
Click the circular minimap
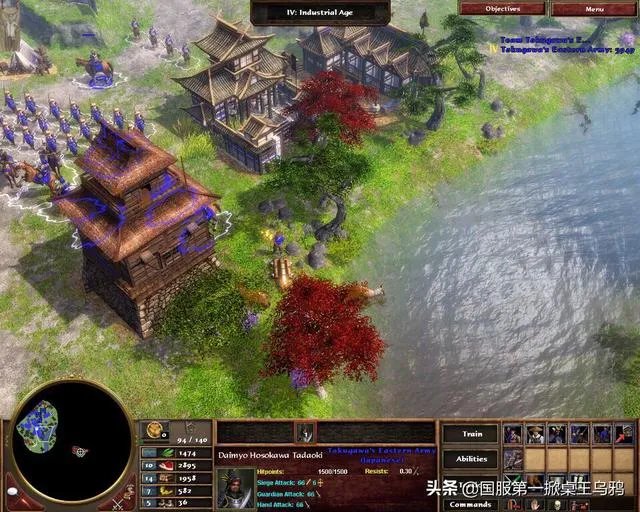pos(70,441)
